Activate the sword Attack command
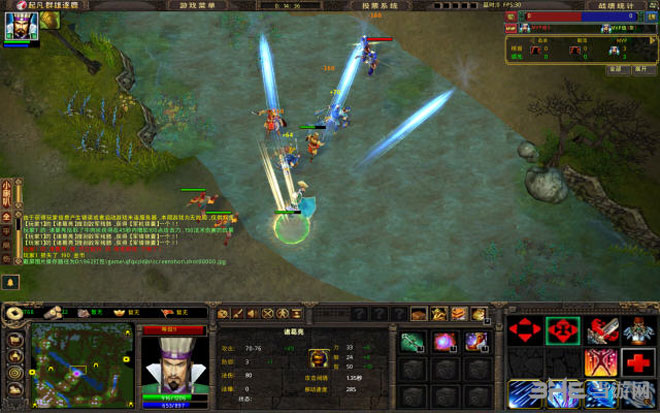Screen dimensions: 660x413 [600, 330]
